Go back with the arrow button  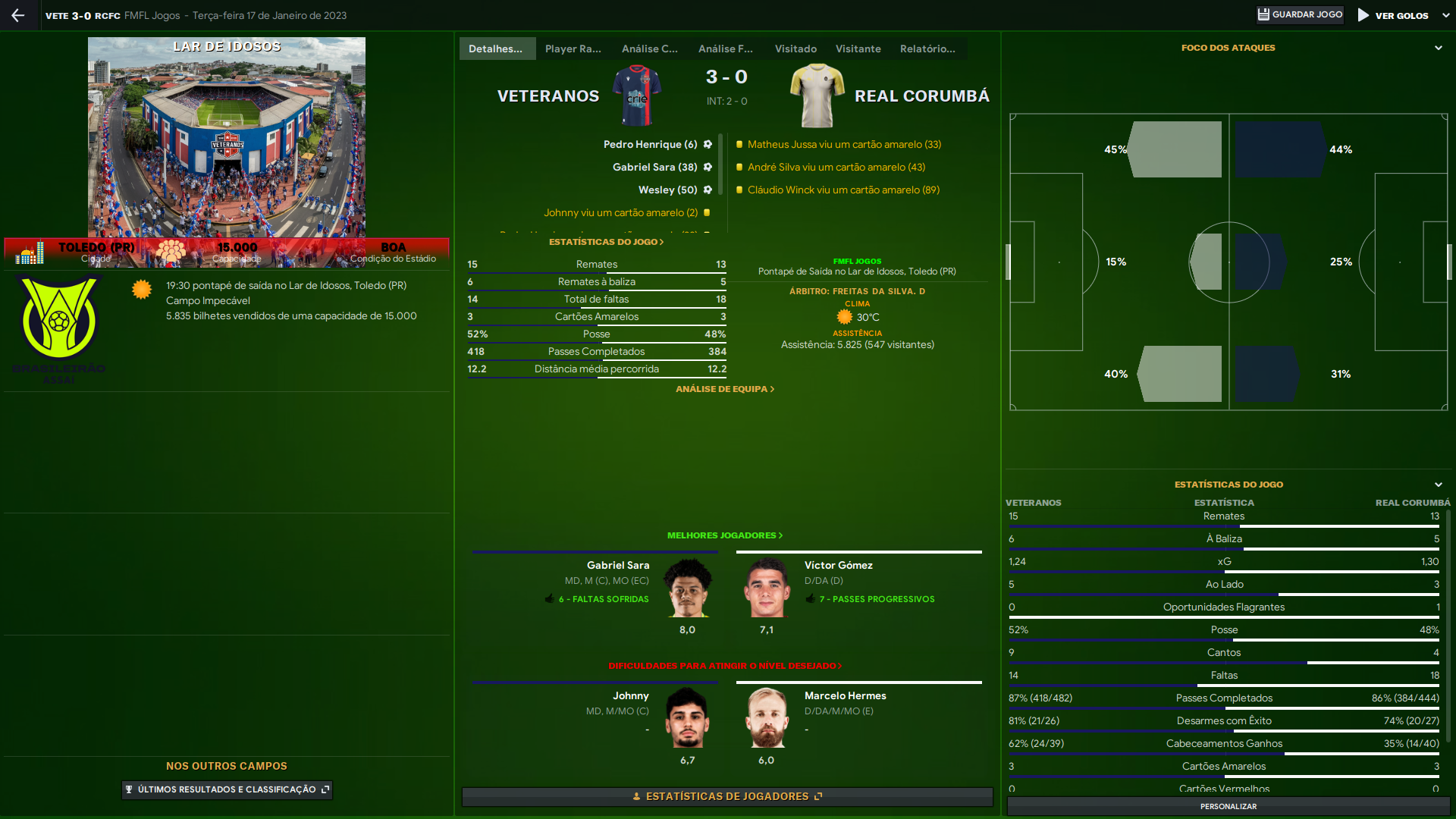18,15
